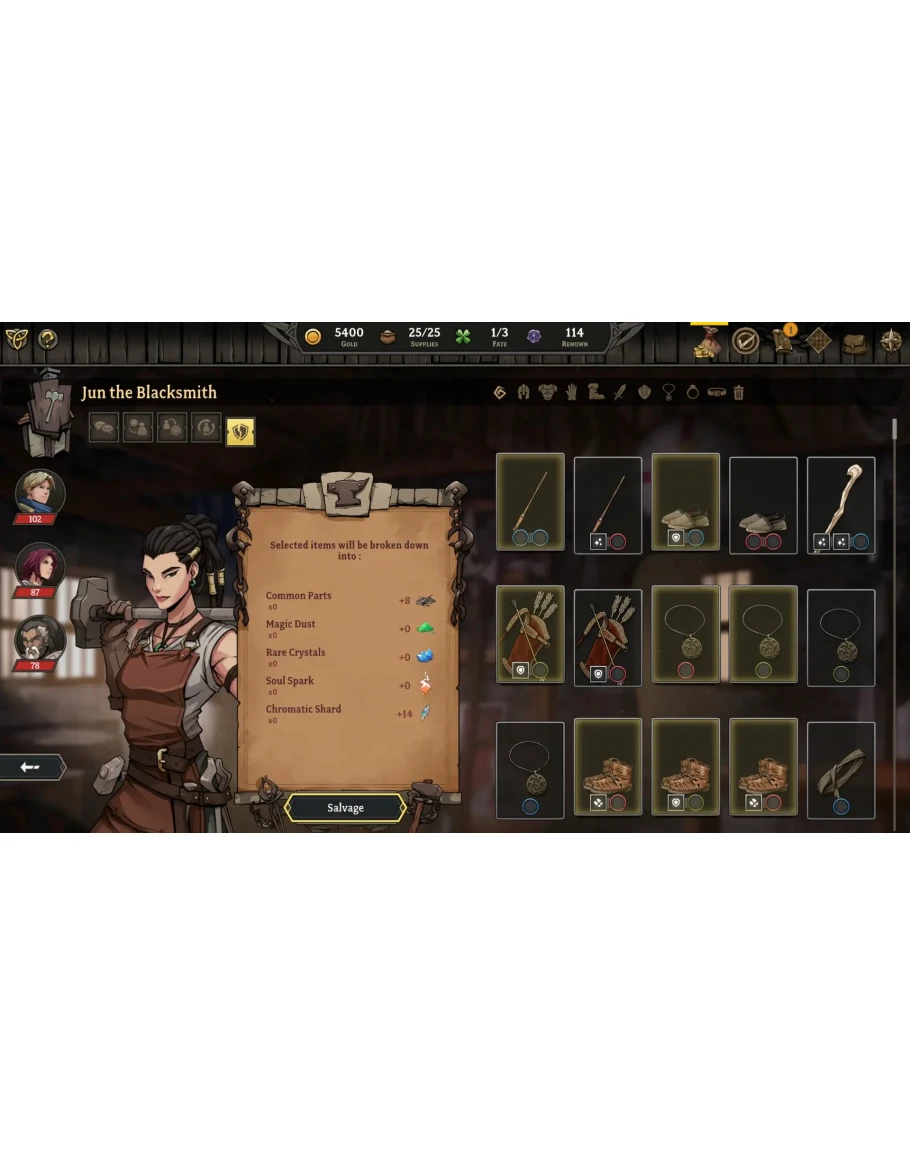
Task: Pick the grey-bearded hero portrait
Action: pos(40,638)
